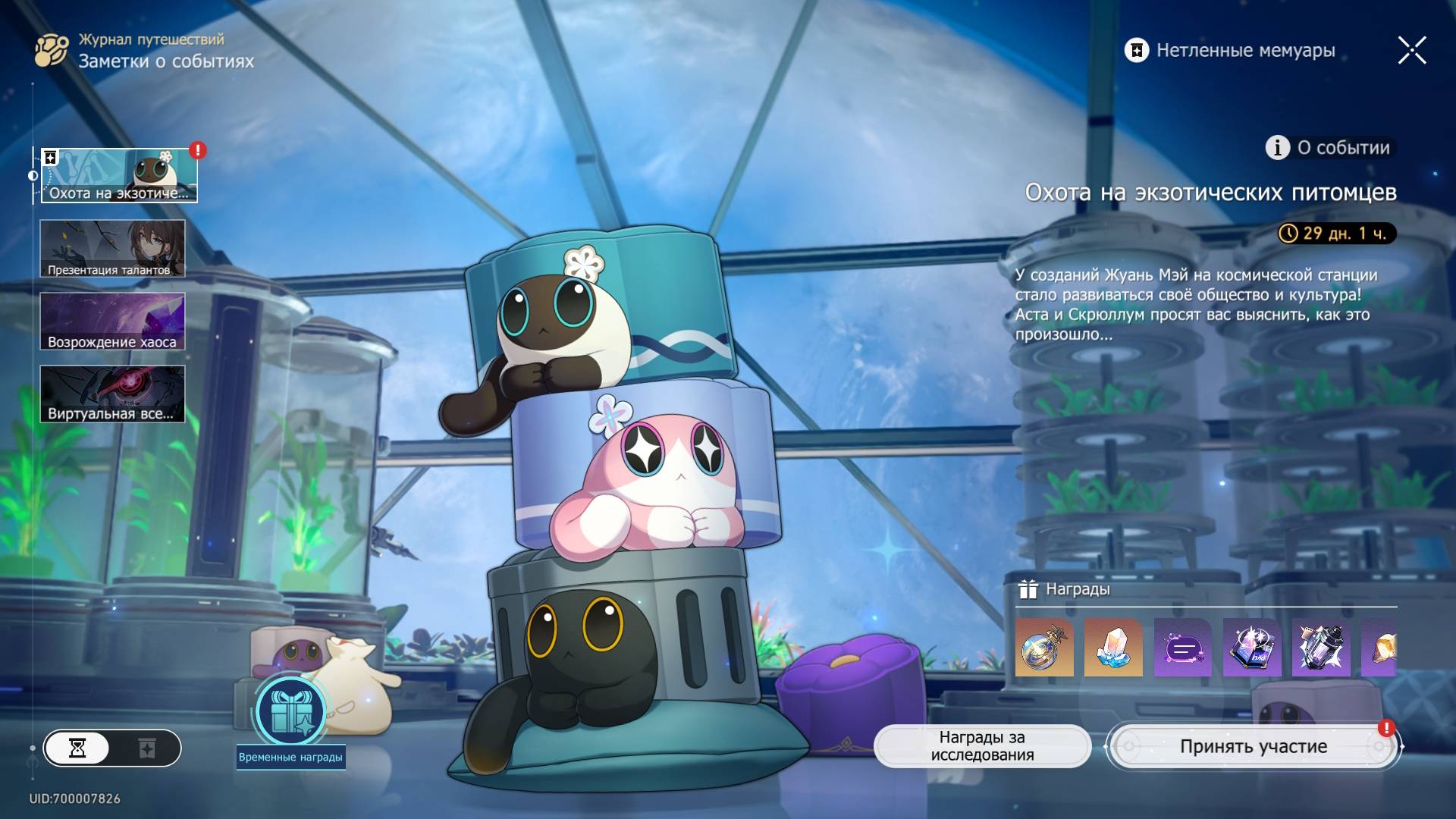Select the Презентация талантов event

tap(112, 249)
